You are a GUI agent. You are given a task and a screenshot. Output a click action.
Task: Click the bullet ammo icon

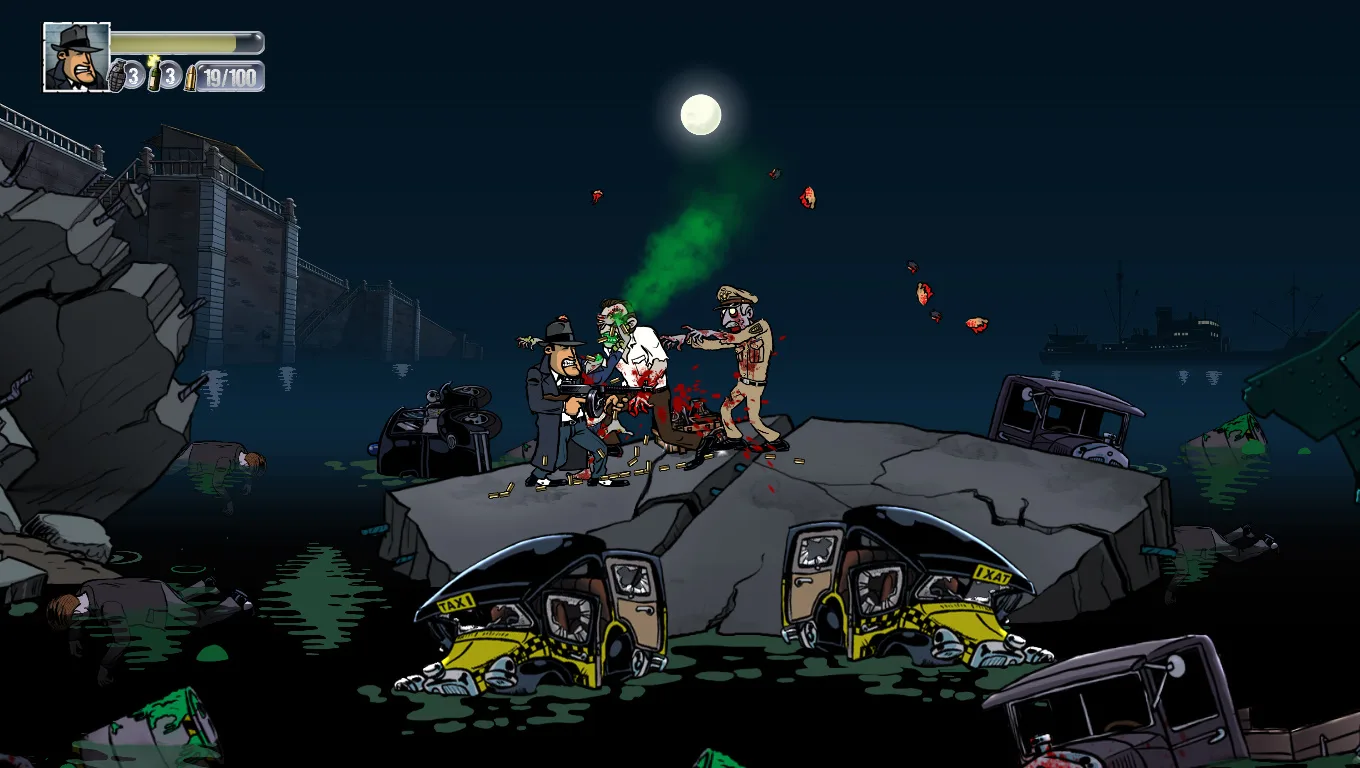point(191,78)
